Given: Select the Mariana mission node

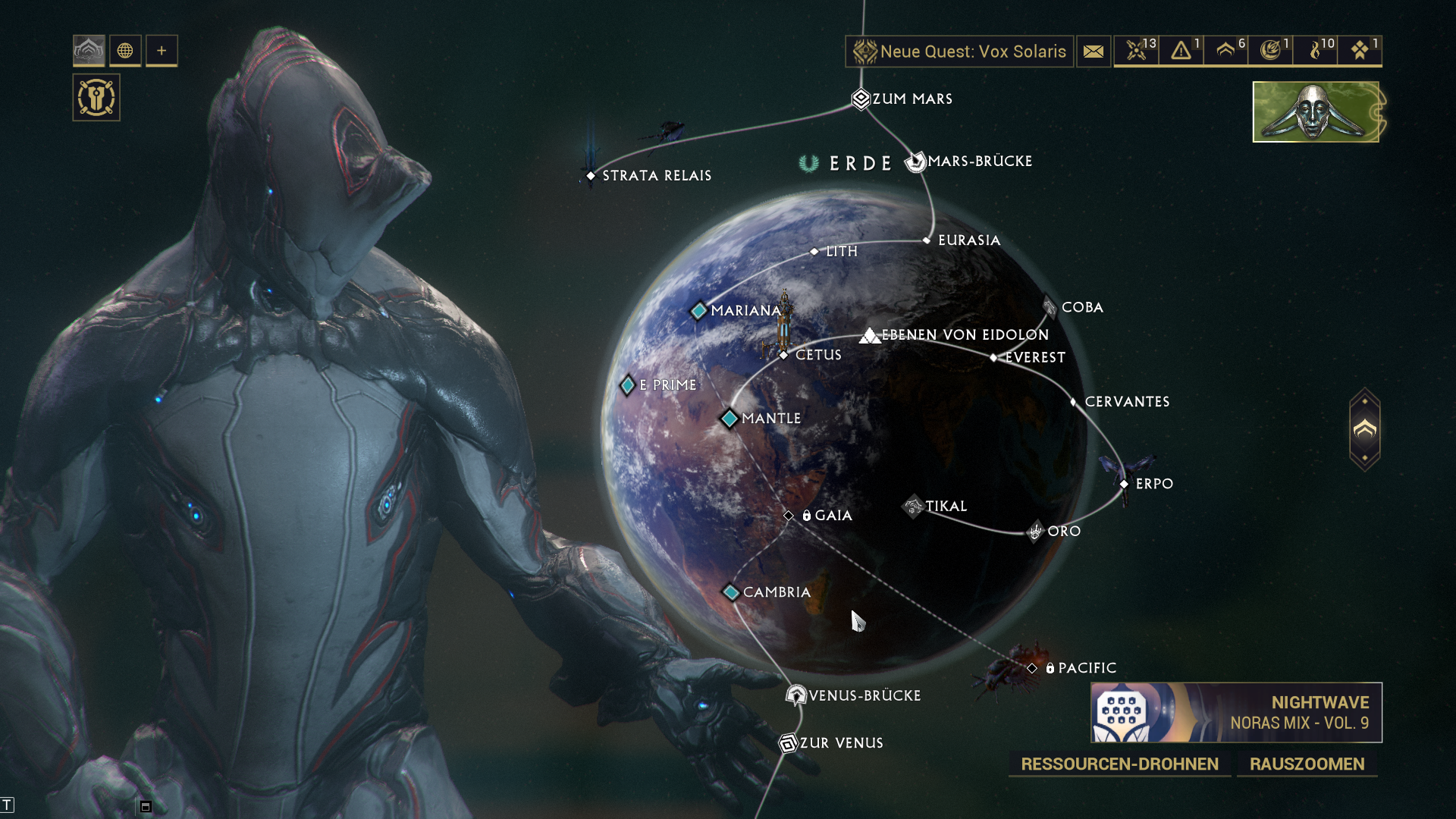Looking at the screenshot, I should coord(698,311).
